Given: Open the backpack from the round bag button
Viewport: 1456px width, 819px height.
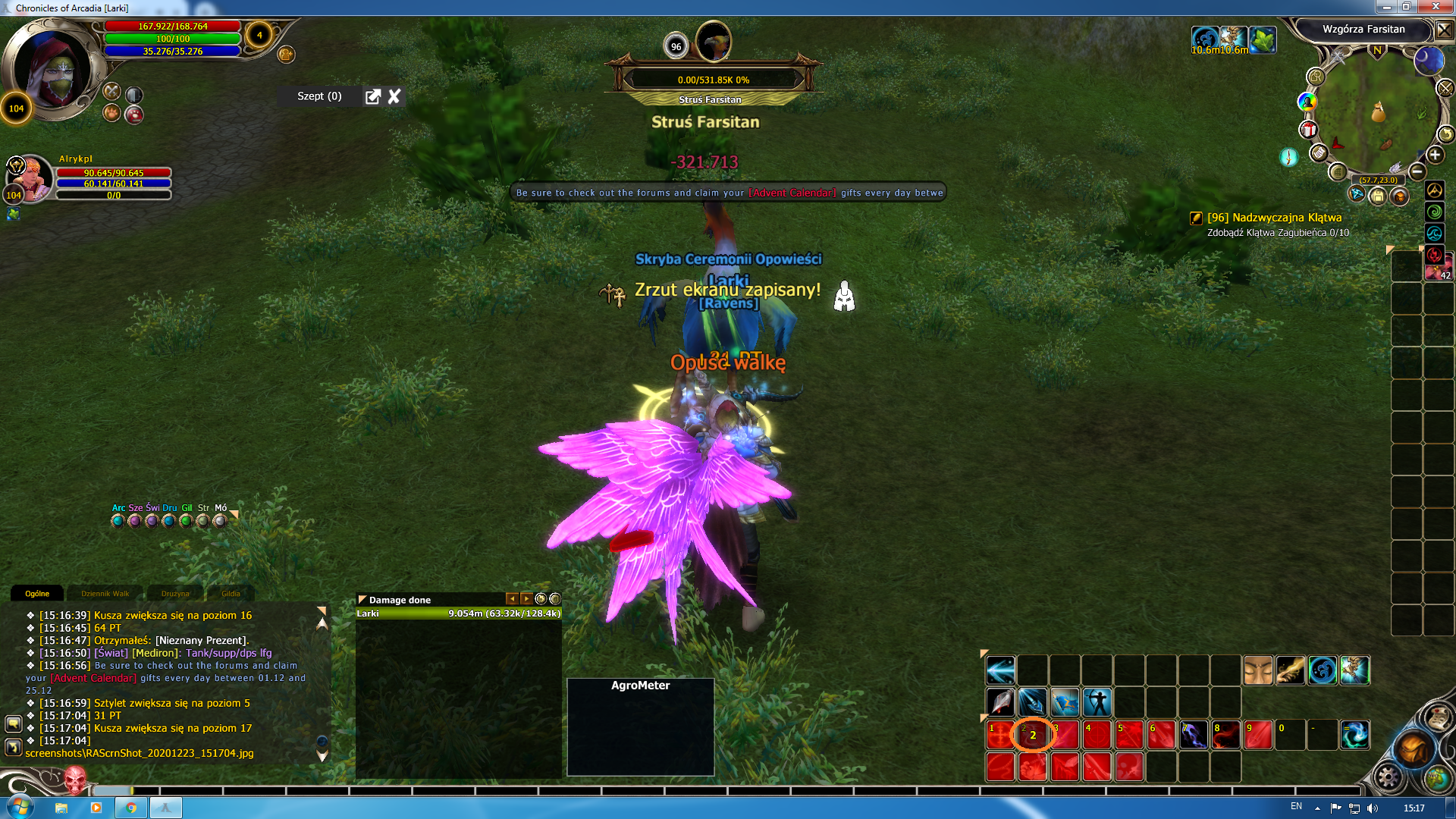Looking at the screenshot, I should [1414, 749].
